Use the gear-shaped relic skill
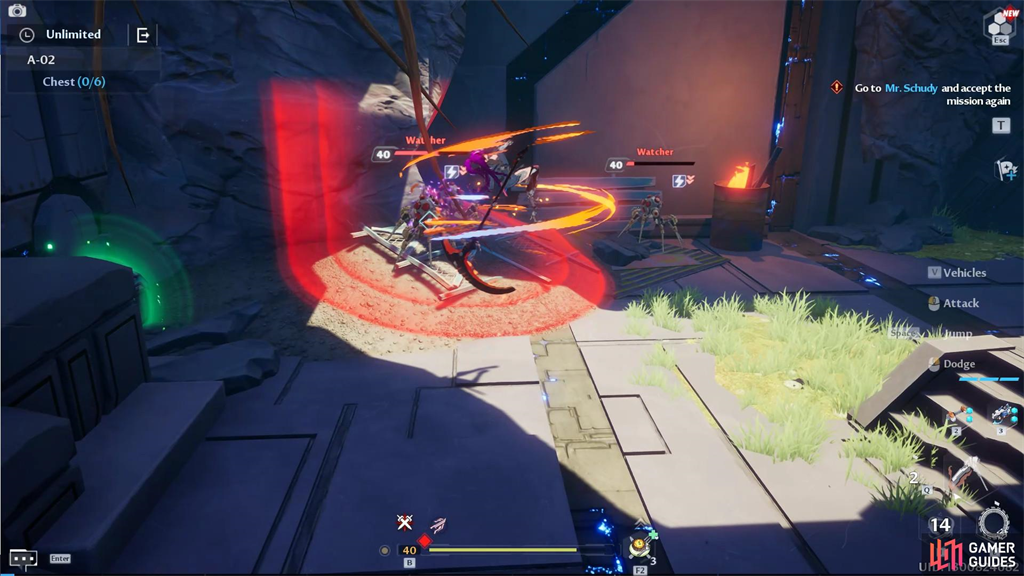The height and width of the screenshot is (576, 1024). coord(993,523)
